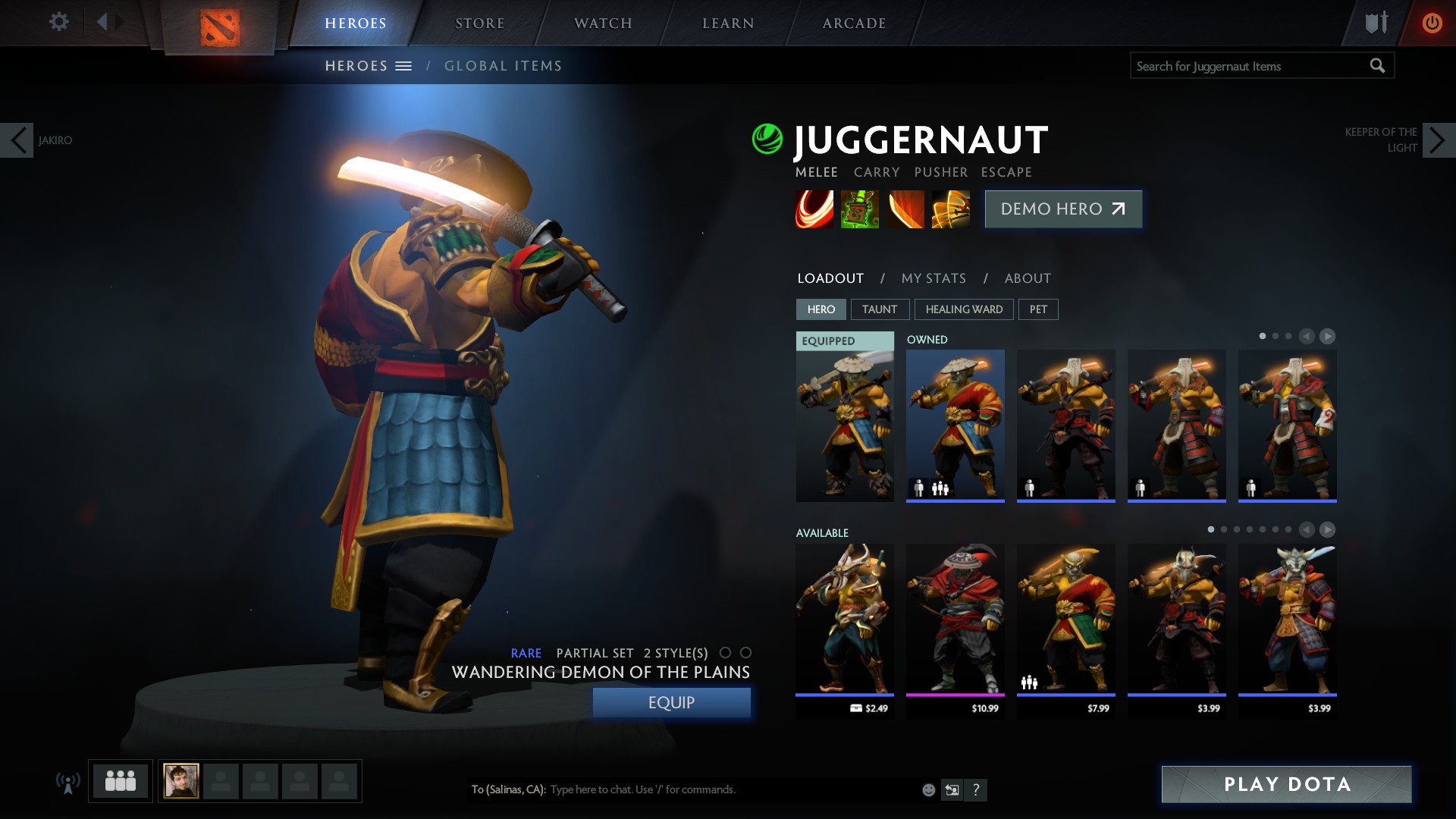Open Global Items page
Screen dimensions: 1456x819
tap(503, 66)
